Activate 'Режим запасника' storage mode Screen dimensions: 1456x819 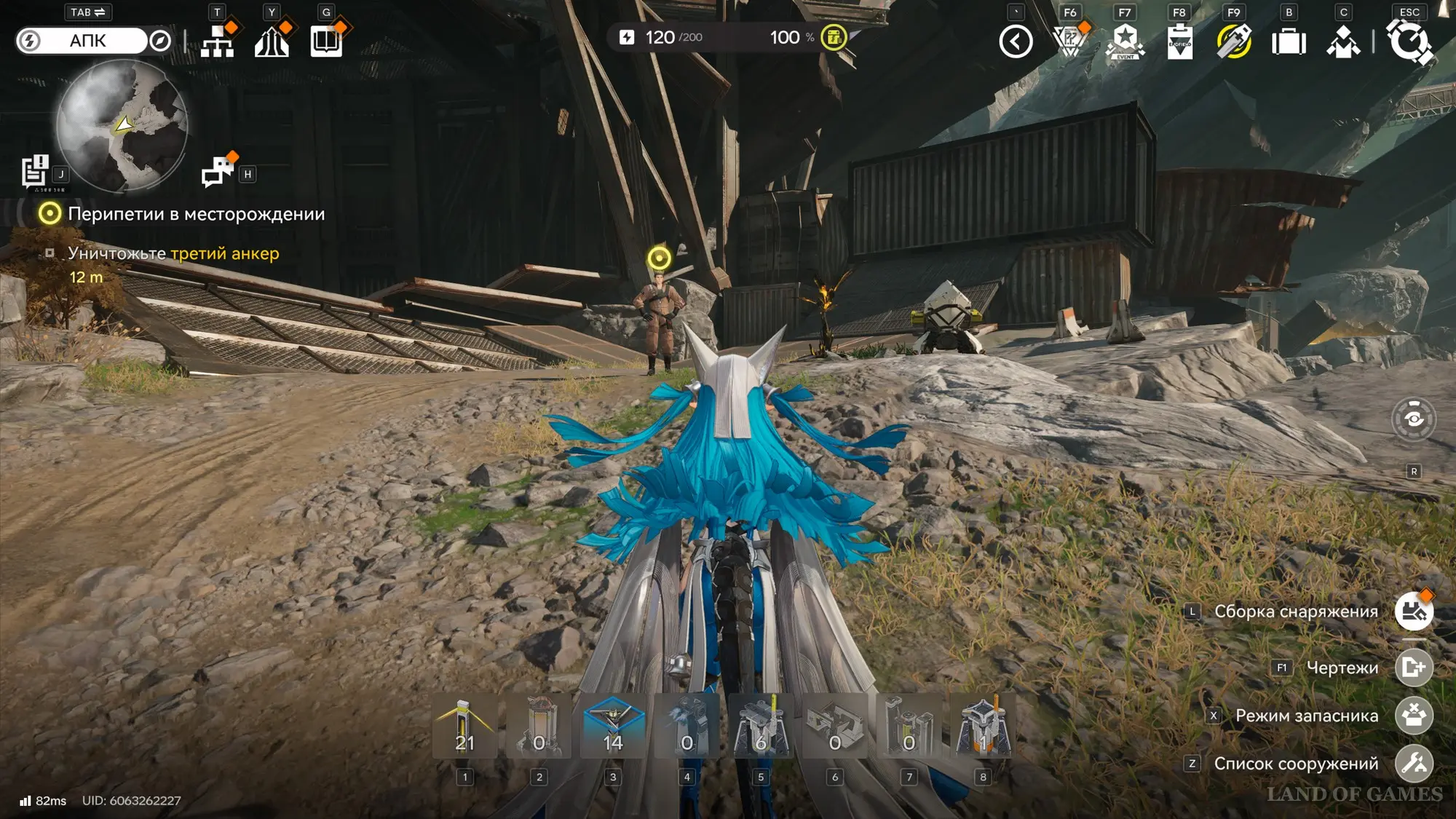1414,716
